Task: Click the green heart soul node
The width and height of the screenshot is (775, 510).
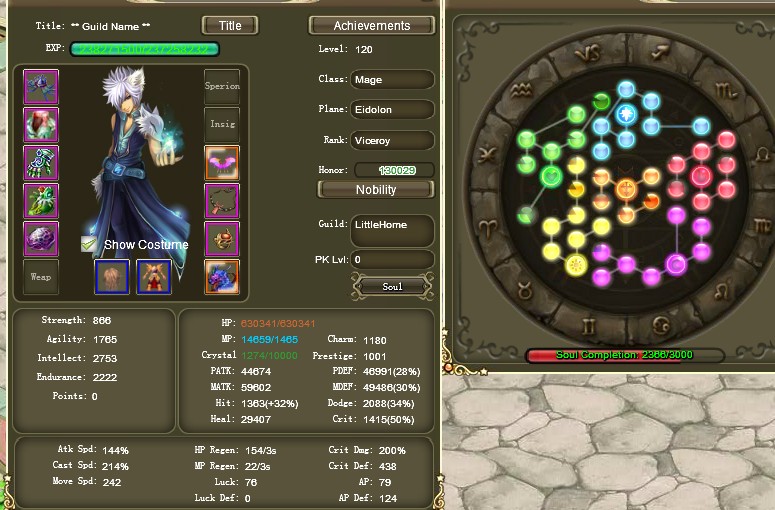Action: pyautogui.click(x=550, y=177)
